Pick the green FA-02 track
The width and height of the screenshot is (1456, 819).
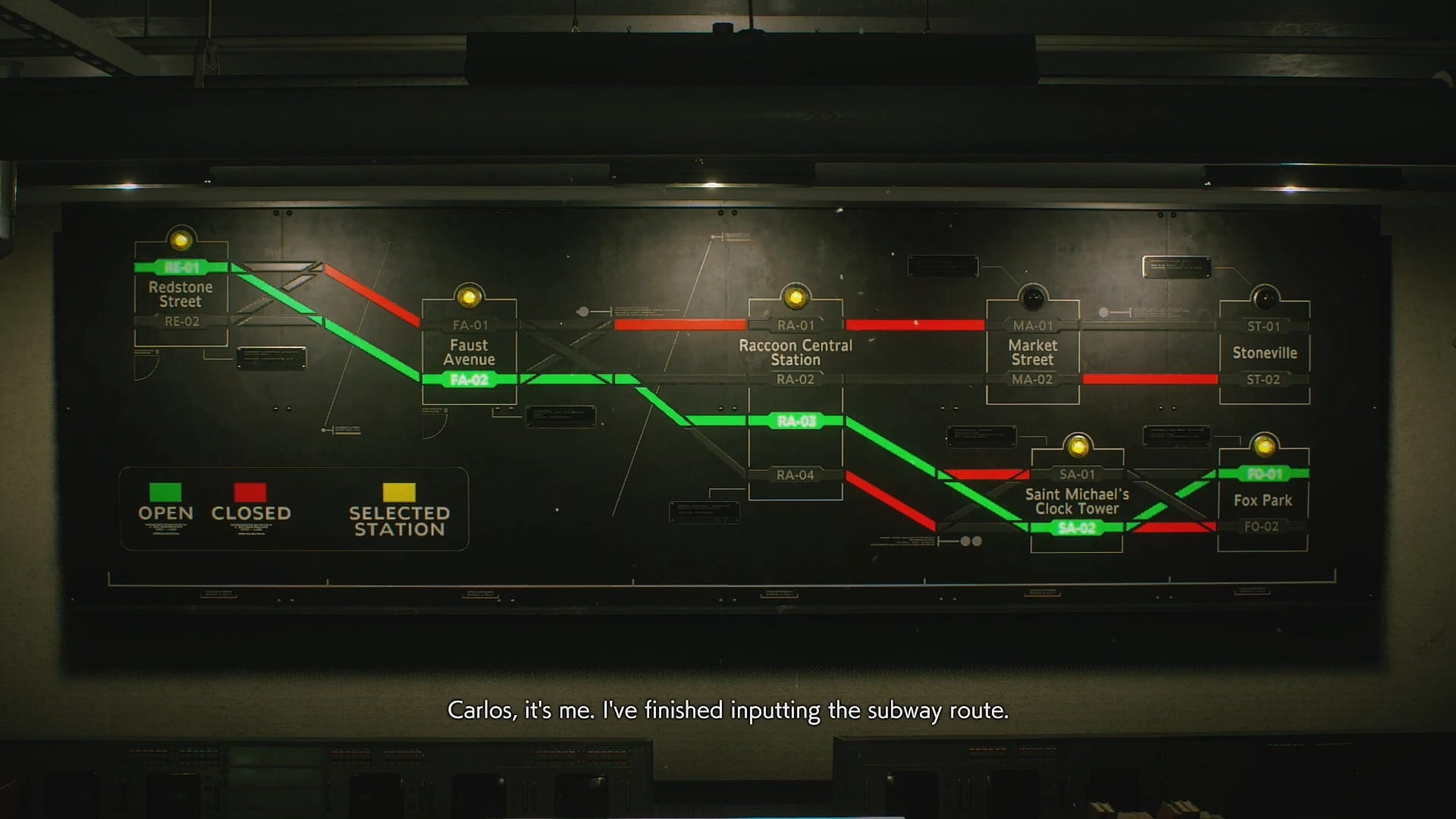tap(469, 379)
